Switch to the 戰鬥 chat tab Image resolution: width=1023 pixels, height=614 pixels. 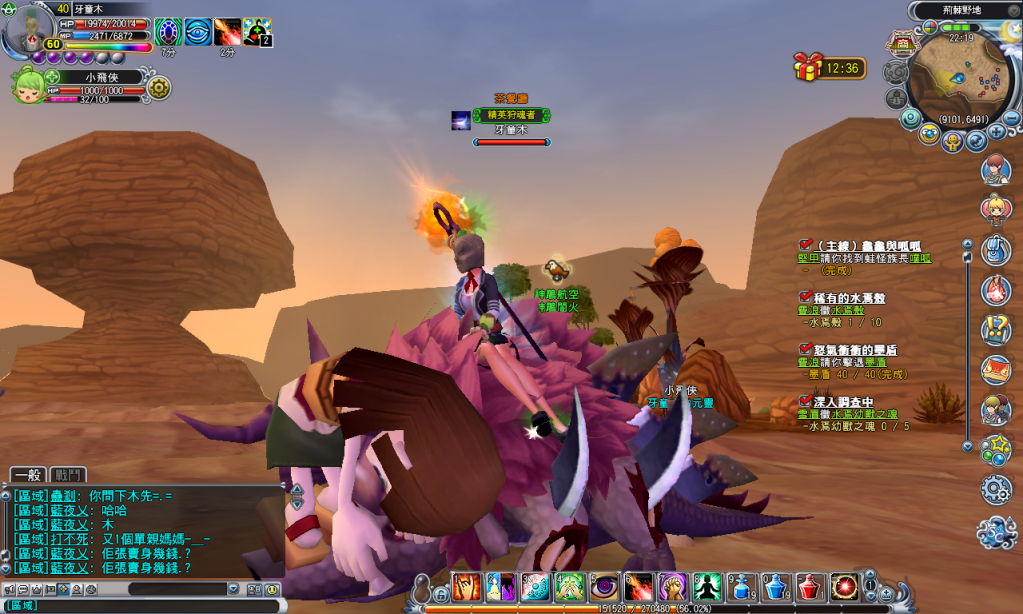pos(69,474)
